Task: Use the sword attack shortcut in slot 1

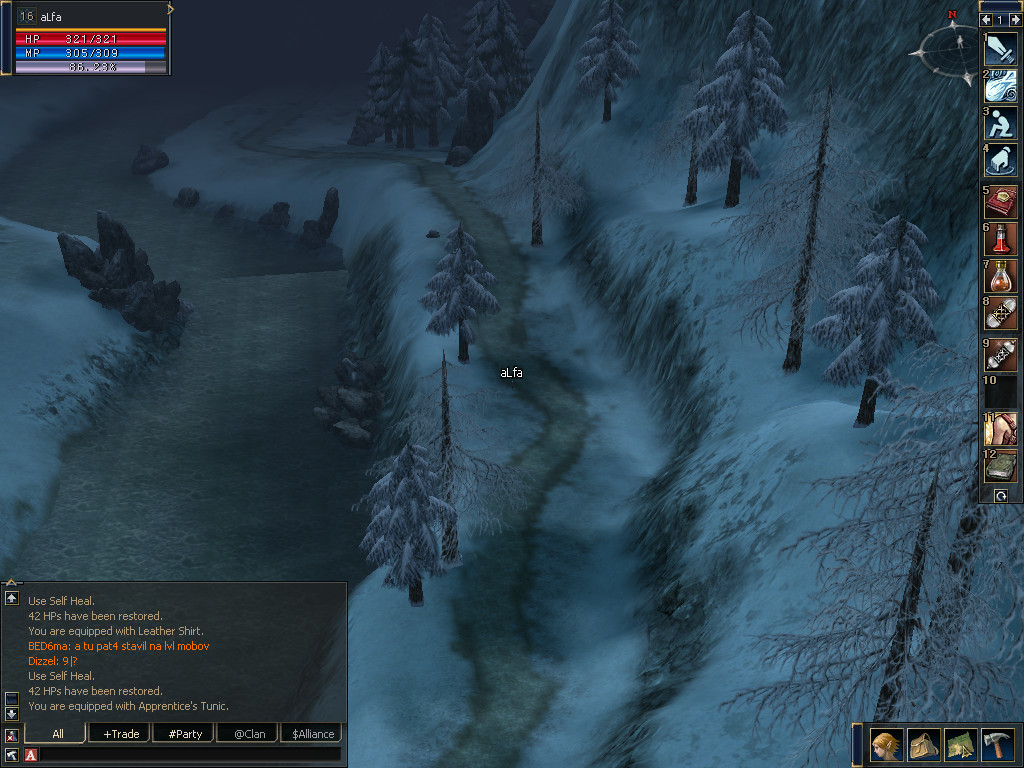Action: [1001, 49]
